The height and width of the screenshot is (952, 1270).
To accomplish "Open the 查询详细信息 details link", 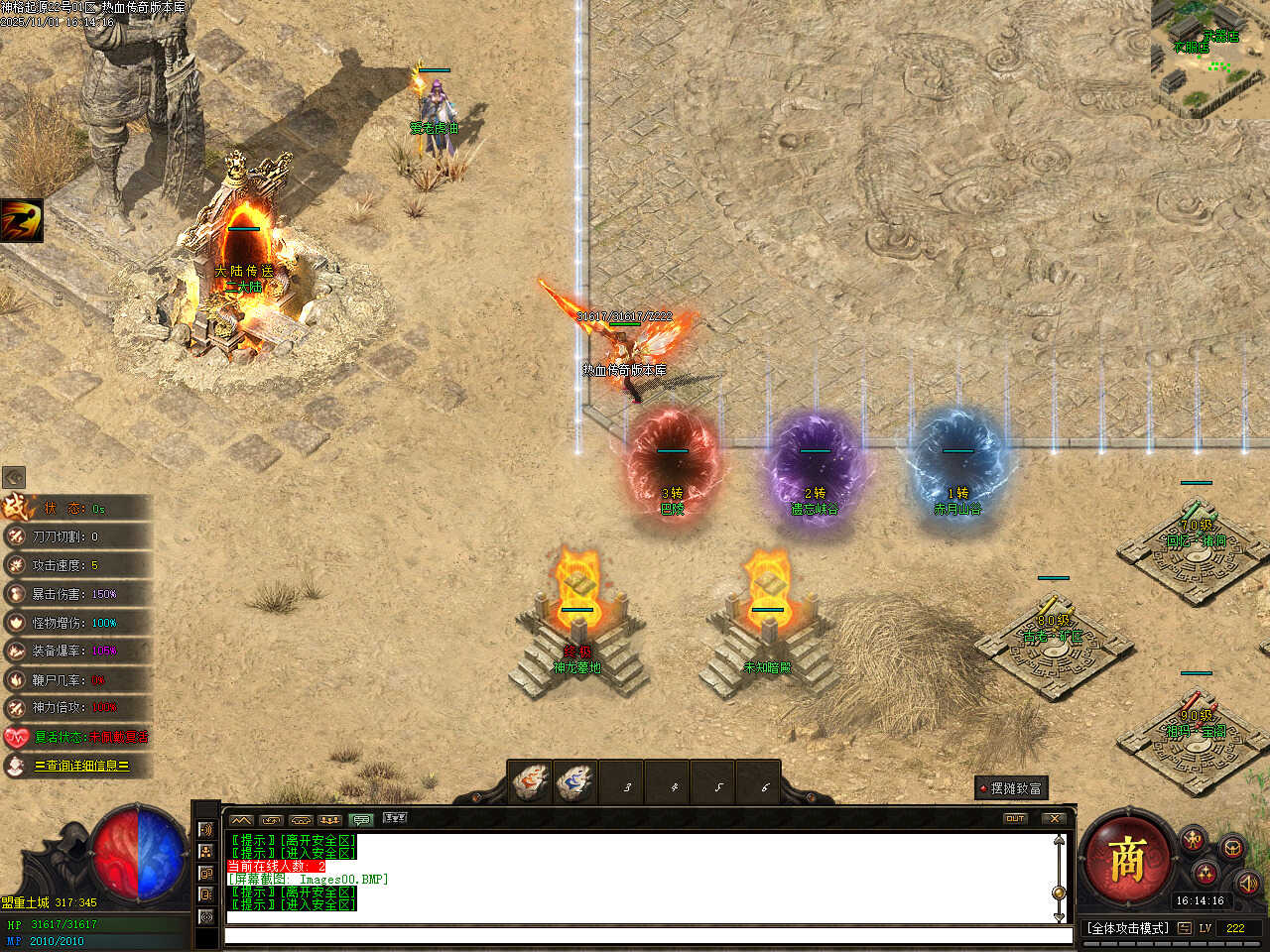I will 81,766.
